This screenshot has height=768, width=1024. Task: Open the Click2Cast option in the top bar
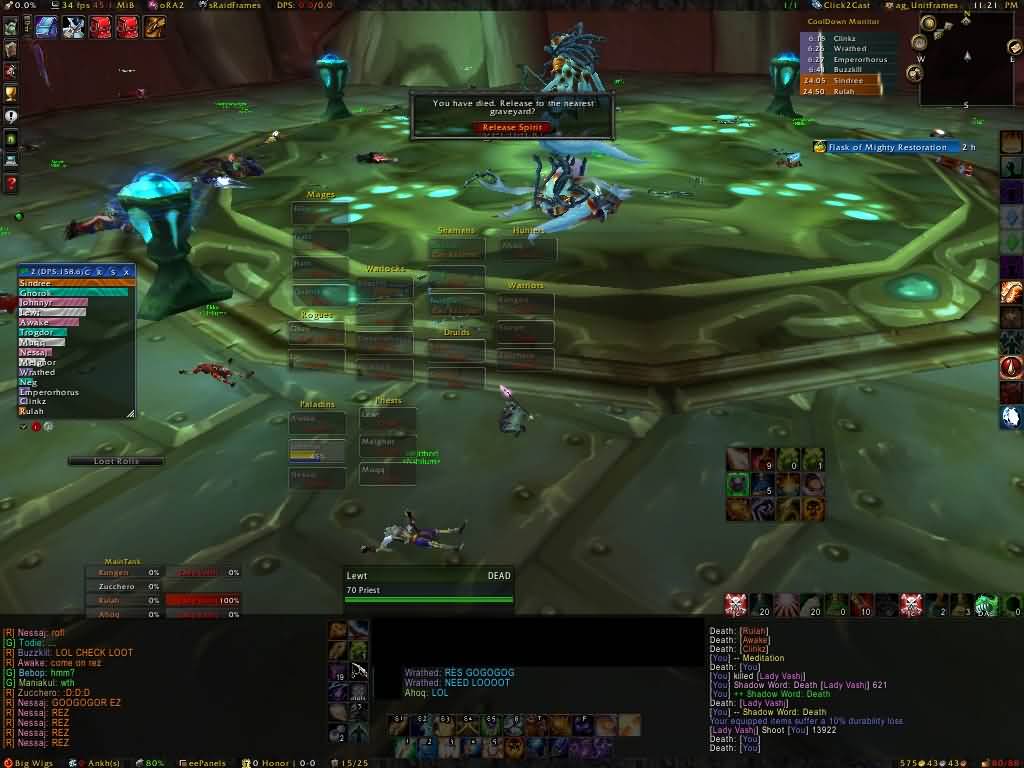846,5
